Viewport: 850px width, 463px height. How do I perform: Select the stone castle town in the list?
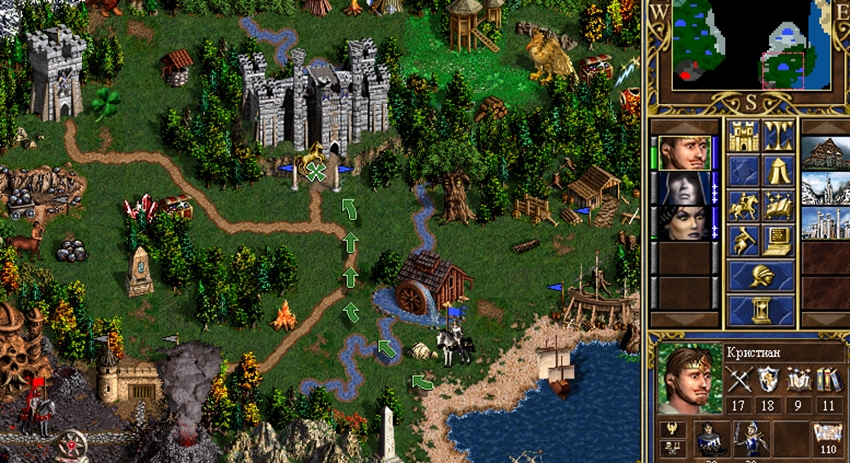[x=826, y=221]
